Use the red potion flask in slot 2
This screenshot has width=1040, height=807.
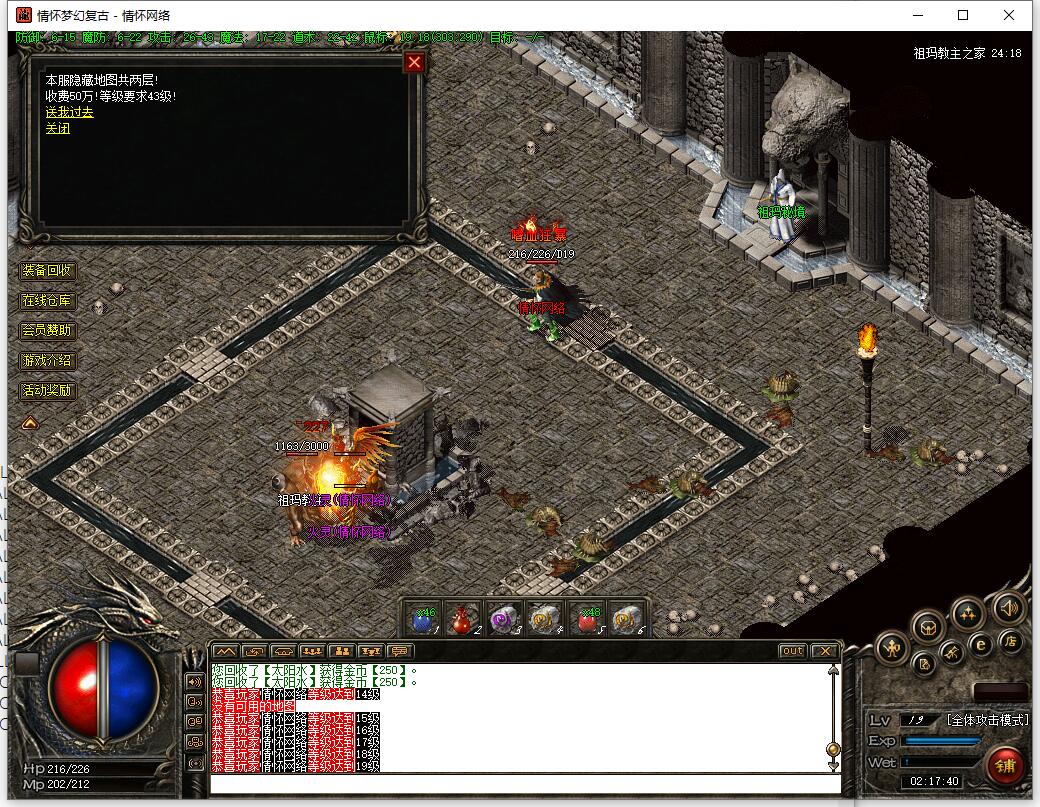click(463, 620)
